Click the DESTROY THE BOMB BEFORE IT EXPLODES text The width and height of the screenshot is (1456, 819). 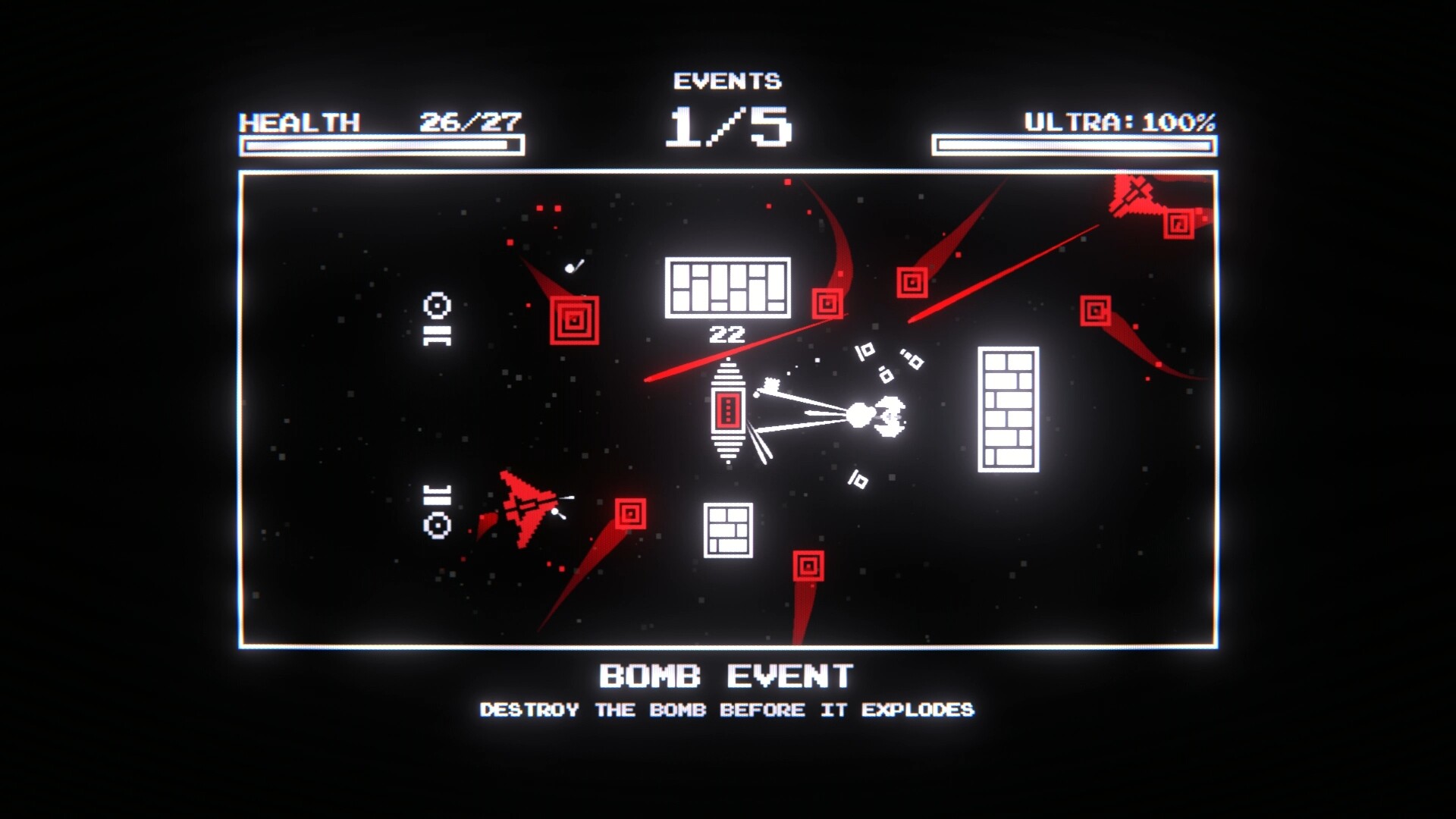coord(726,710)
